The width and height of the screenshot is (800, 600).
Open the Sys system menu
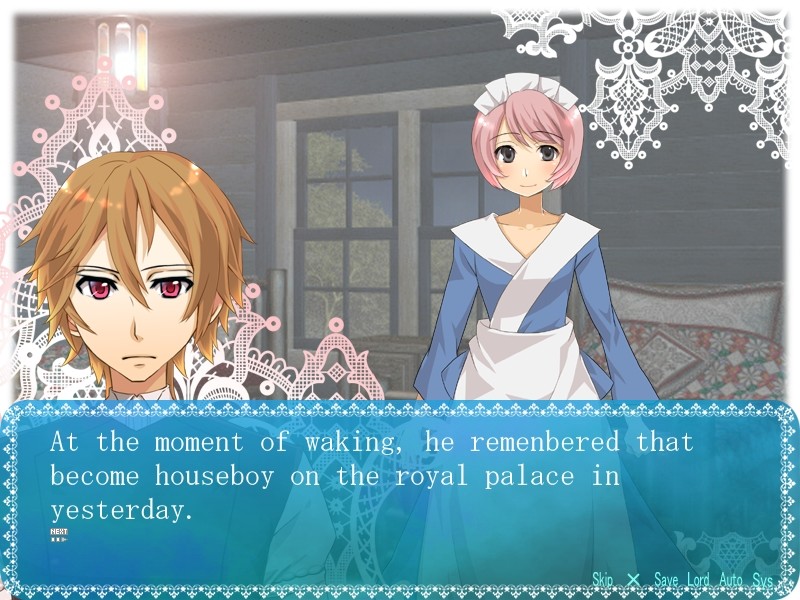[763, 580]
